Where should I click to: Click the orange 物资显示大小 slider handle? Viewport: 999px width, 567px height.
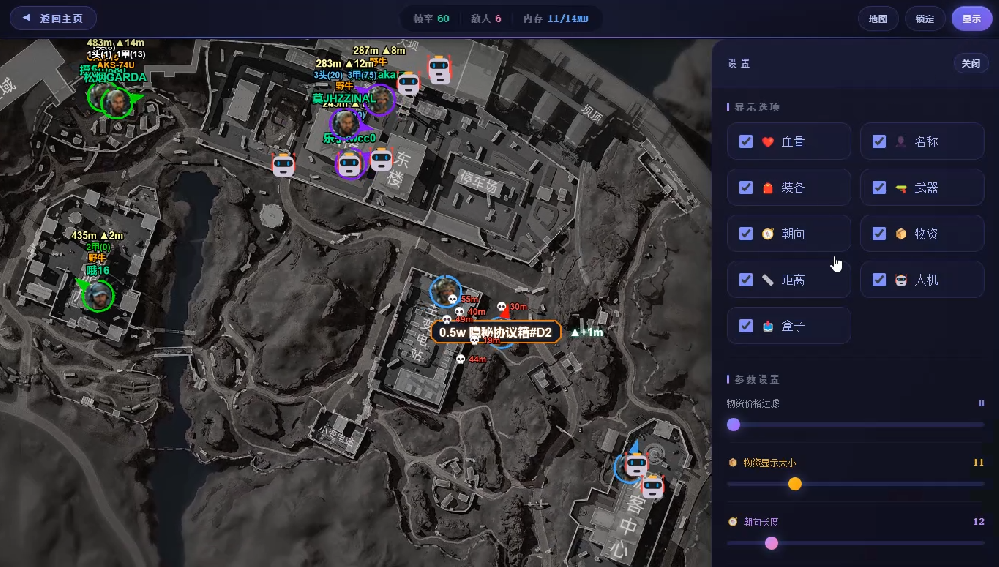[795, 484]
